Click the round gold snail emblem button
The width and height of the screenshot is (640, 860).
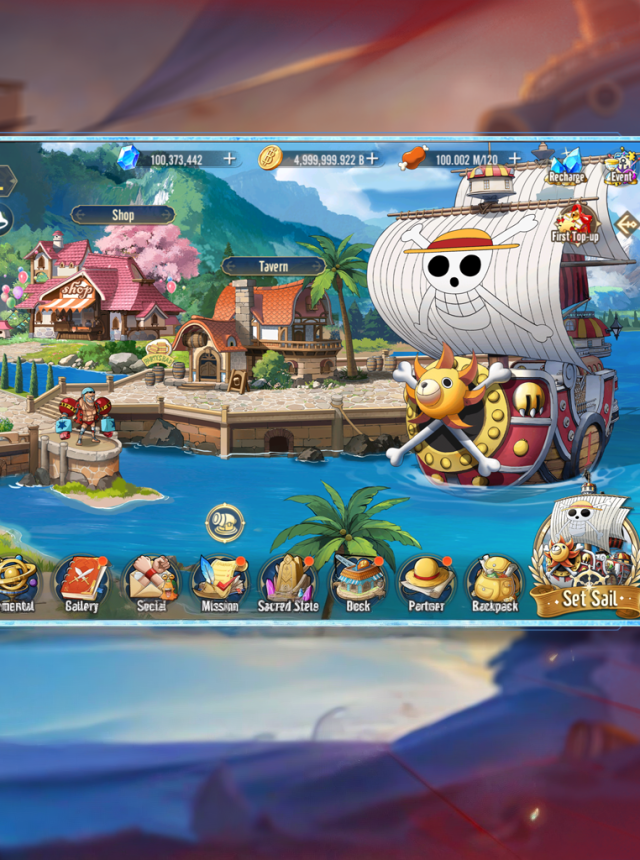225,522
